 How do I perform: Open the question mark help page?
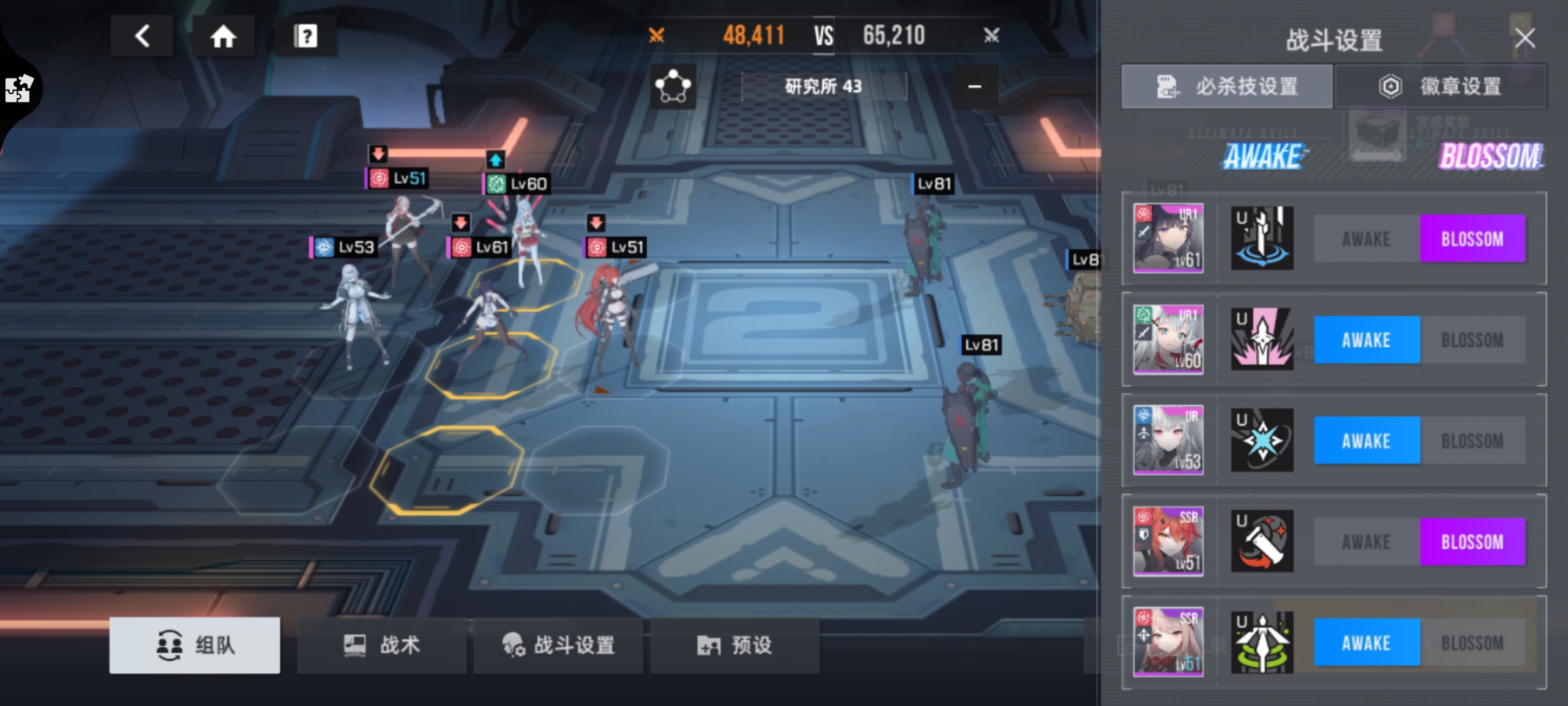point(305,36)
